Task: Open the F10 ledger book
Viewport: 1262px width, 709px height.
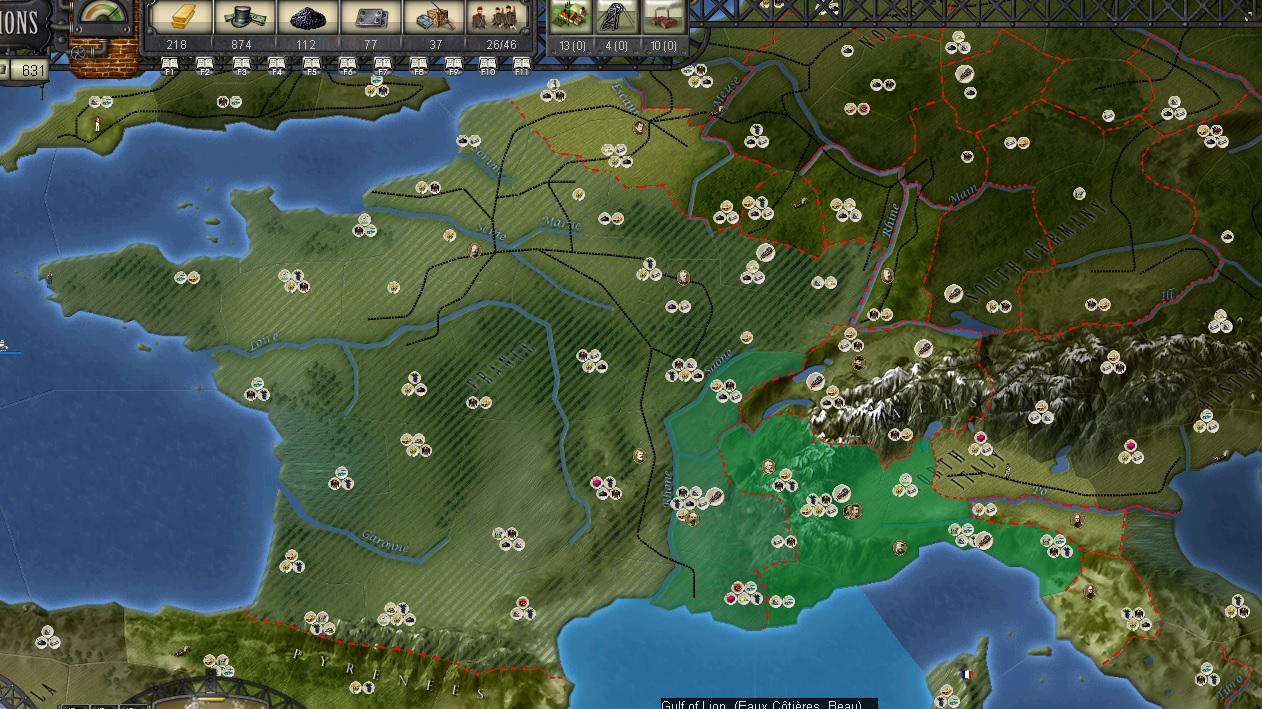Action: [488, 65]
